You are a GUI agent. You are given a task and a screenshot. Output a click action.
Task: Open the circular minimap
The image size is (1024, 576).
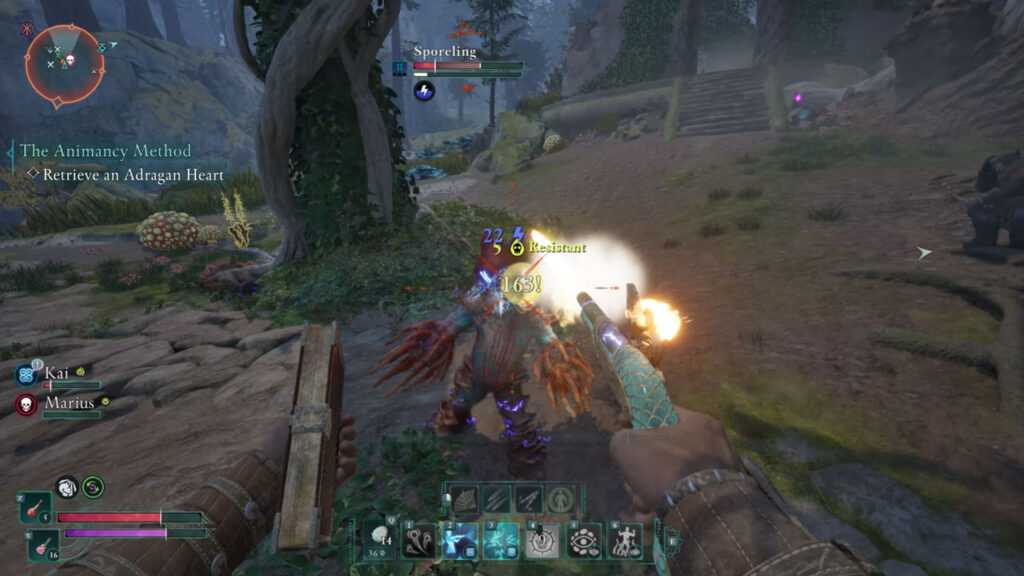click(x=65, y=65)
